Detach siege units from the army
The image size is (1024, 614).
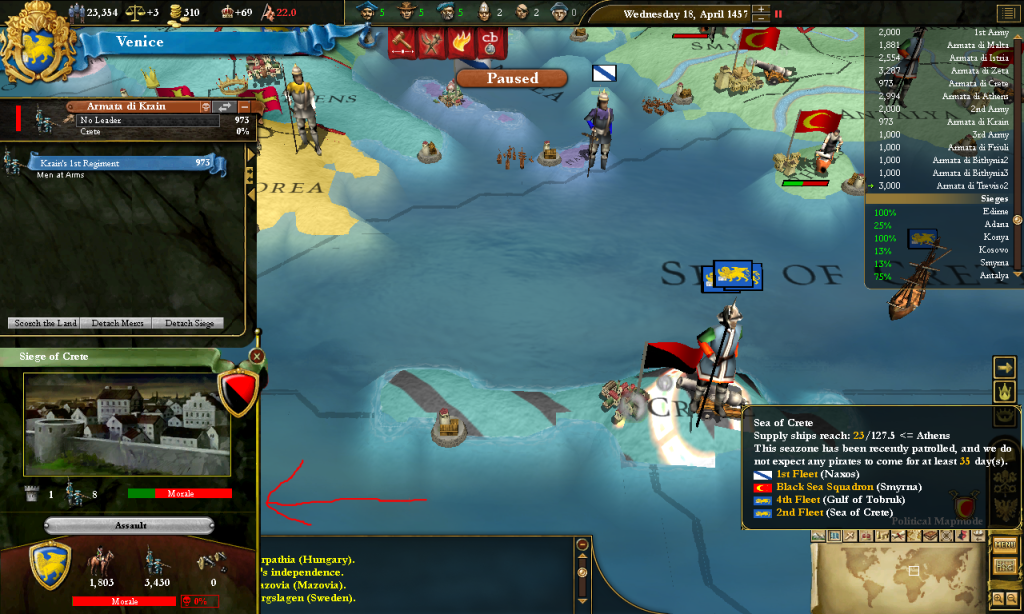(x=188, y=323)
